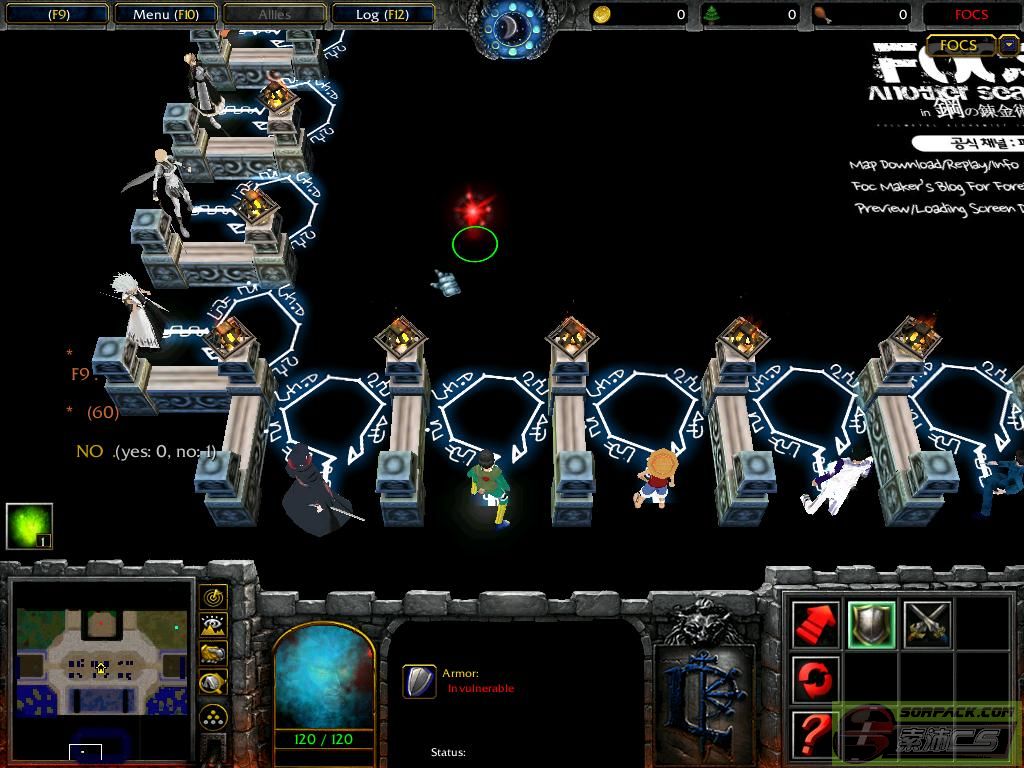Activate the minimap signal ping button
The width and height of the screenshot is (1024, 768).
tap(213, 597)
